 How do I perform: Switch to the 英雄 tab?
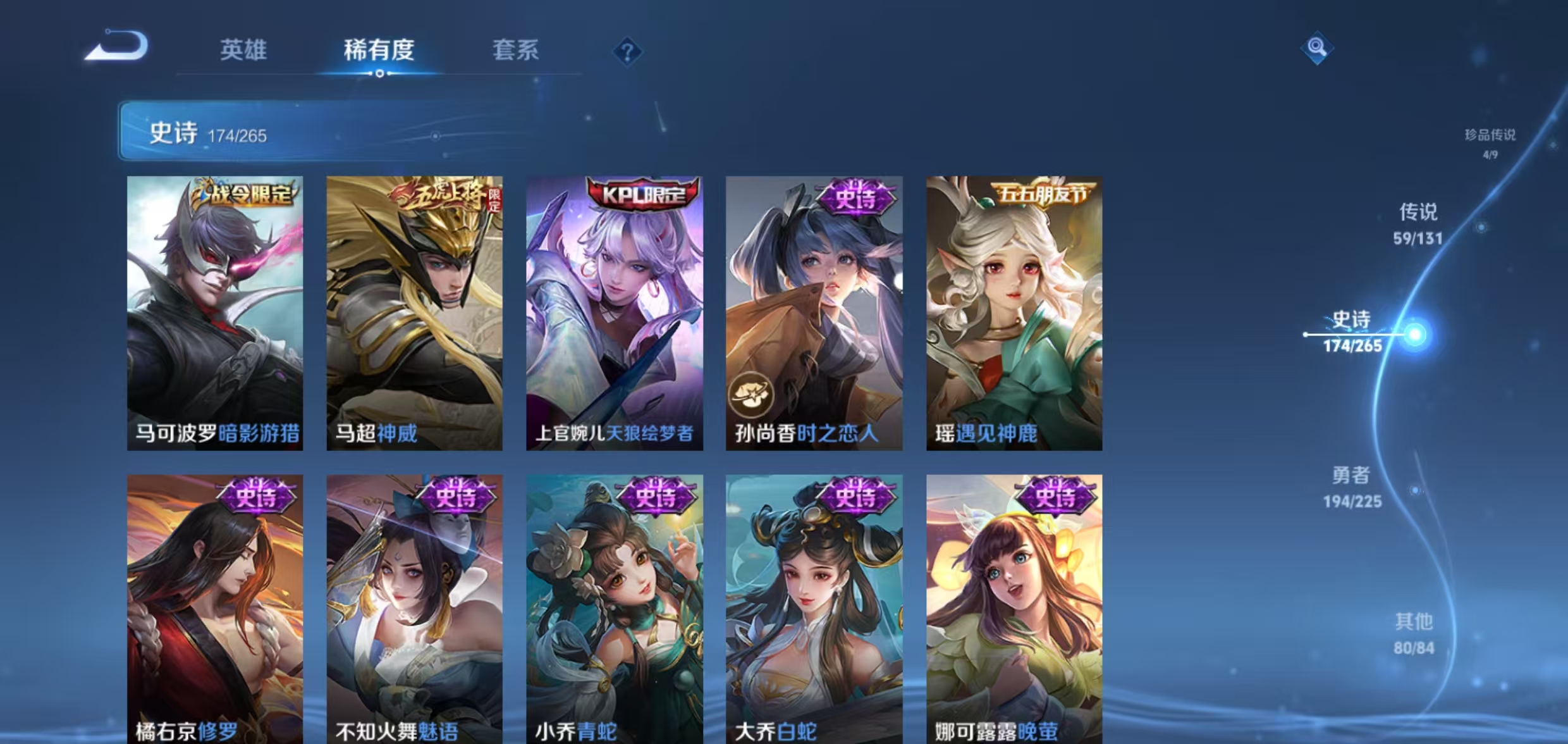244,52
